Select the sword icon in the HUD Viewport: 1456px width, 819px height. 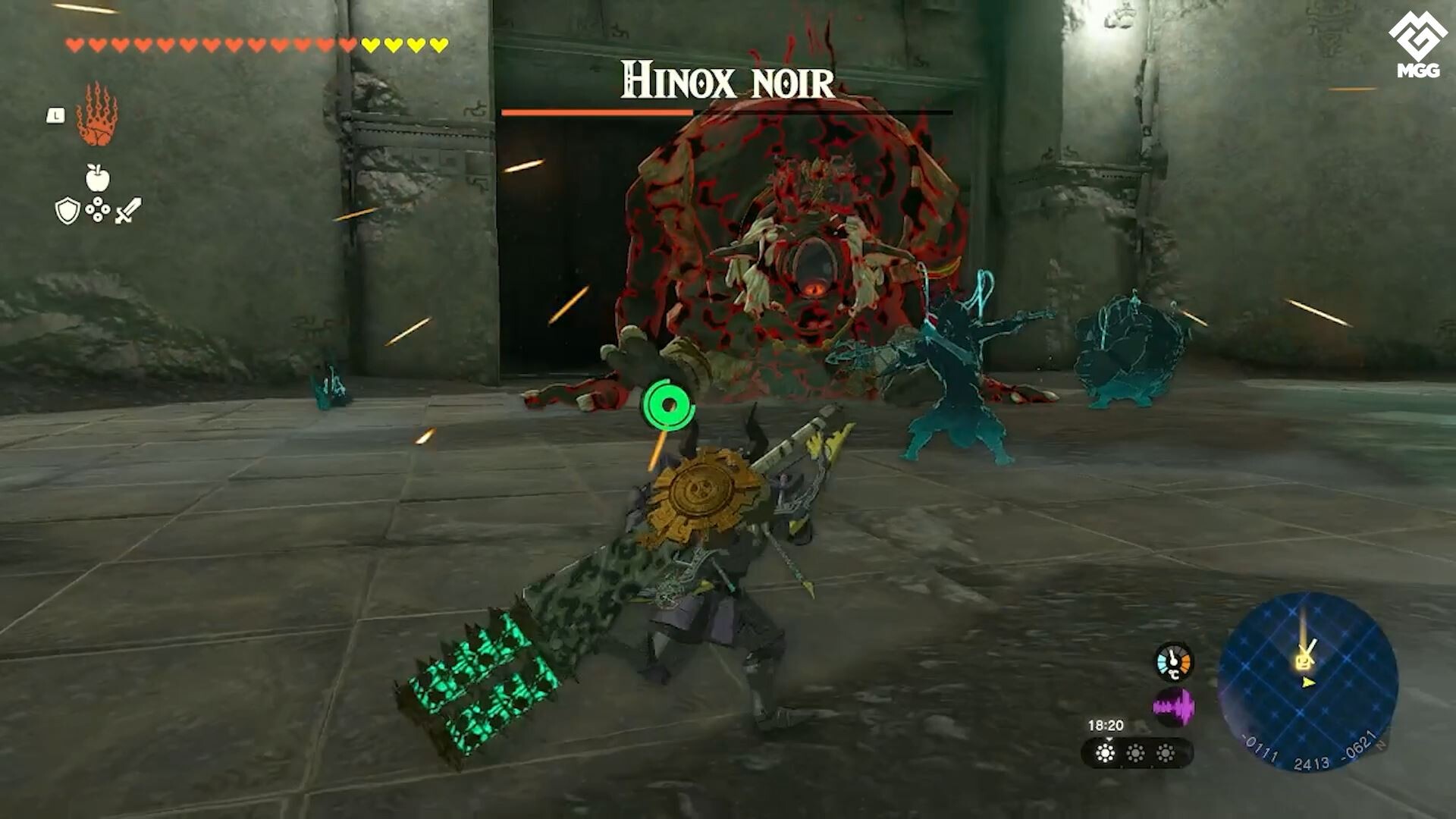click(127, 209)
